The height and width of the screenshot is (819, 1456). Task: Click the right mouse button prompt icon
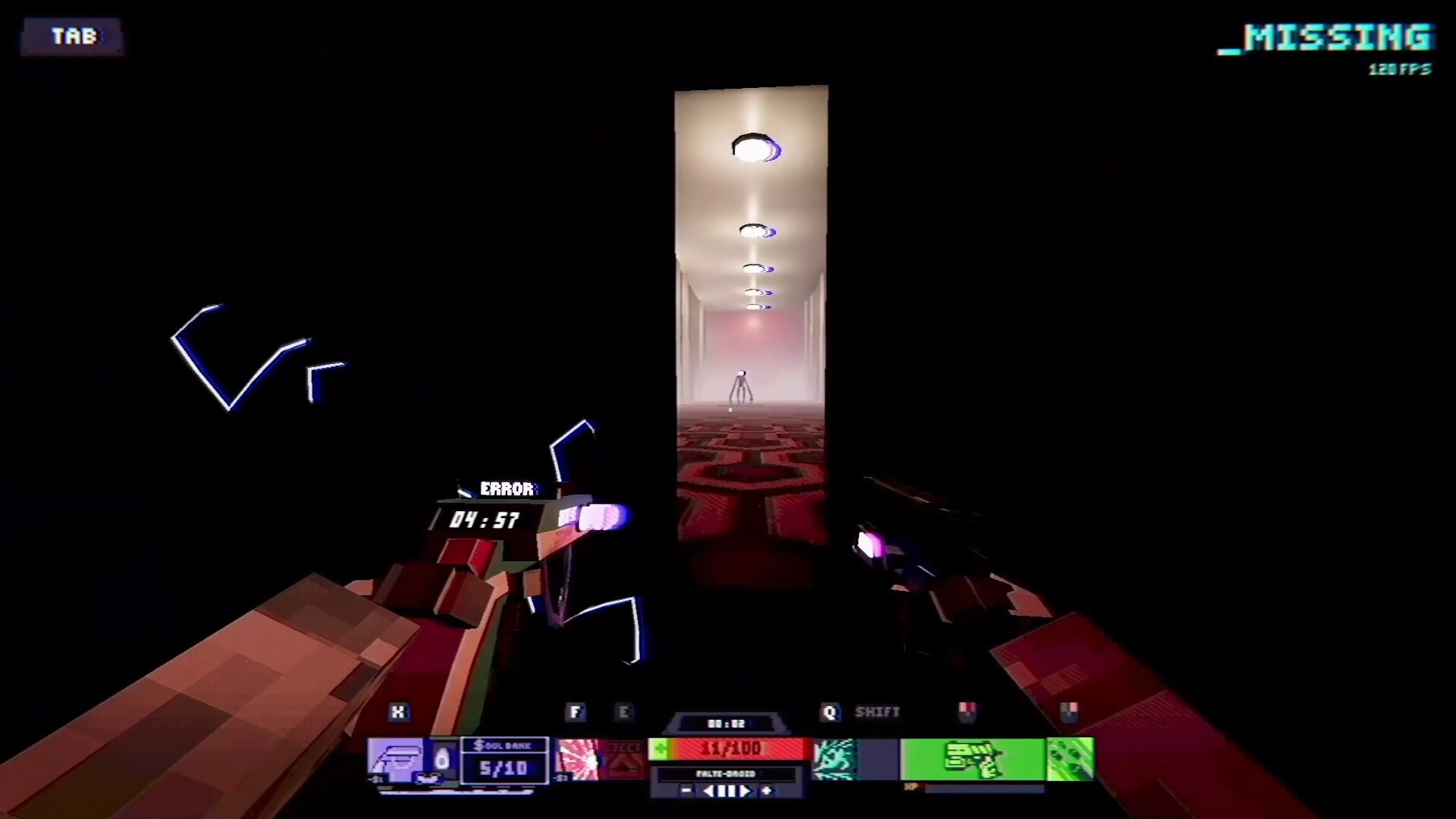coord(1069,713)
